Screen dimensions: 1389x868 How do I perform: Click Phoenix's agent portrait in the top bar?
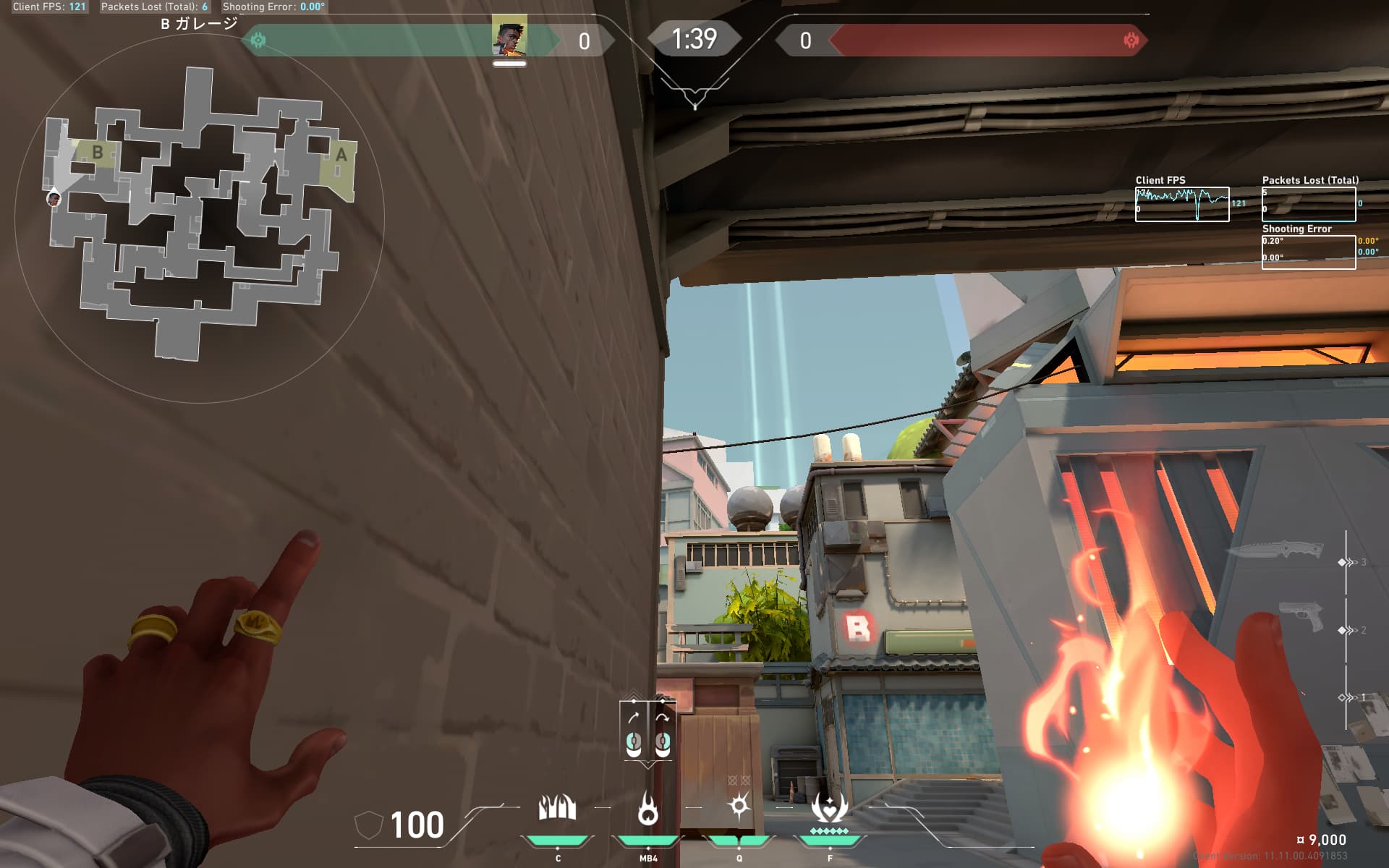point(509,39)
